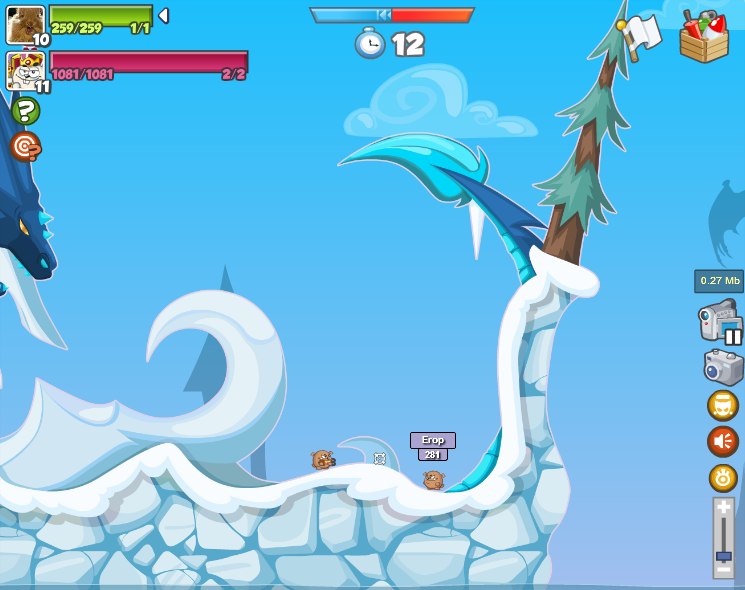Select the level 10 player avatar
The image size is (745, 590).
click(x=25, y=25)
